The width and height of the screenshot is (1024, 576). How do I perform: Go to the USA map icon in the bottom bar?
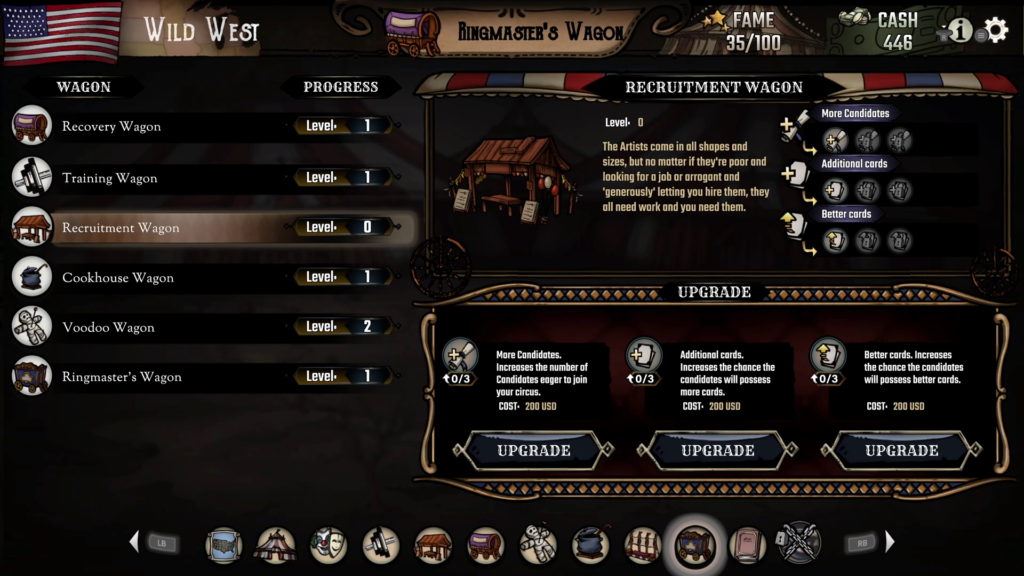tap(224, 545)
